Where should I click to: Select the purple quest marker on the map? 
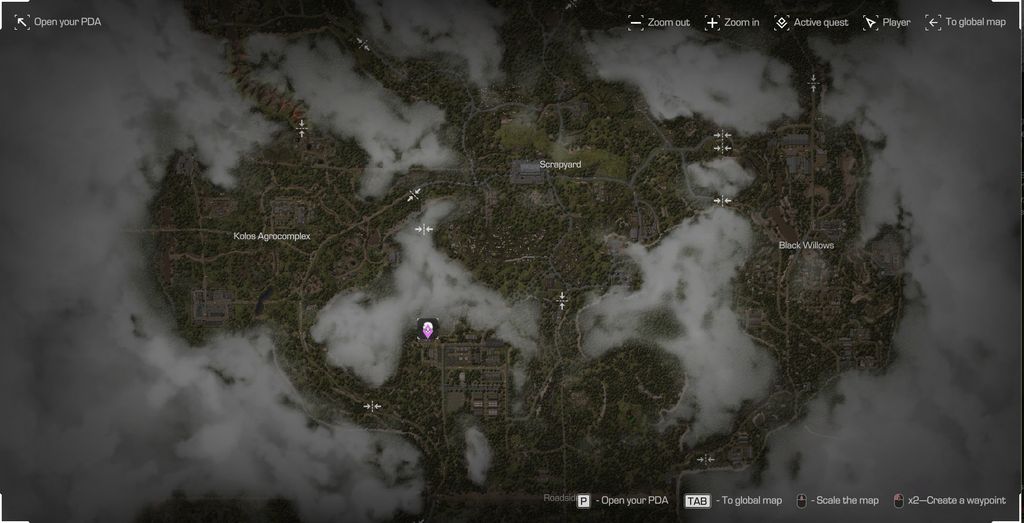pyautogui.click(x=428, y=329)
